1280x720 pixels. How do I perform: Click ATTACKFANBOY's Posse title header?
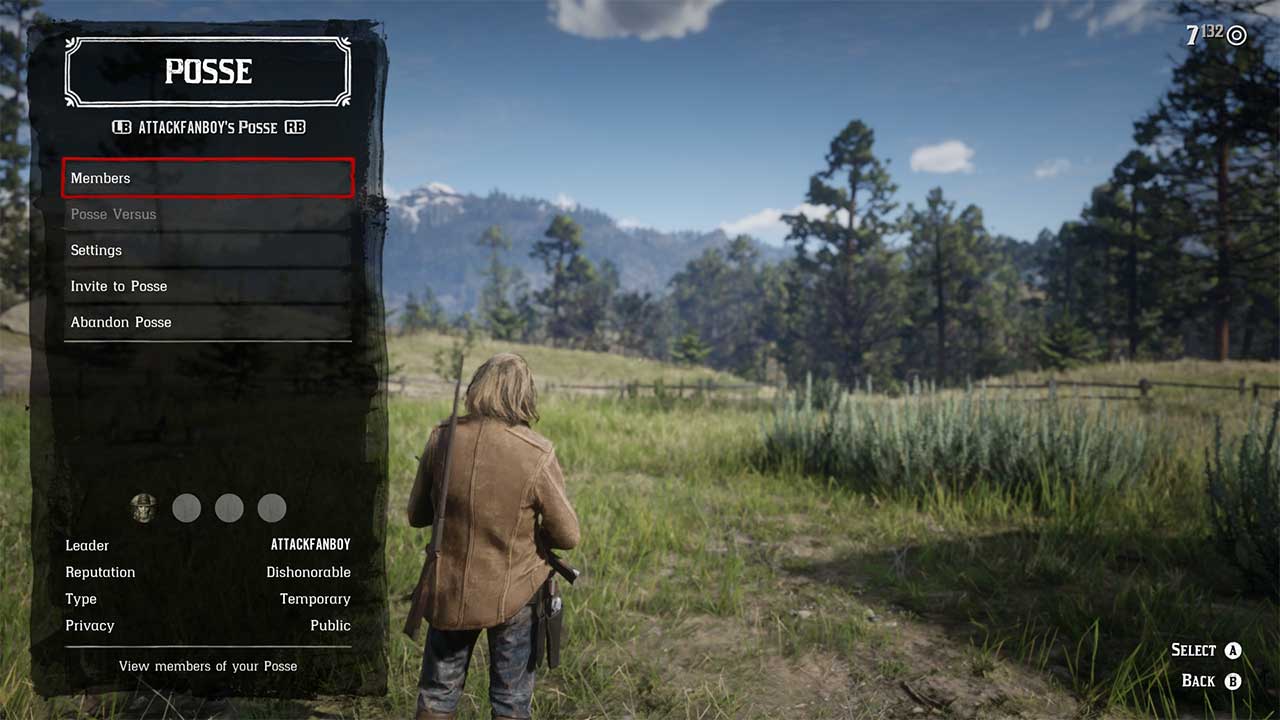pos(207,127)
